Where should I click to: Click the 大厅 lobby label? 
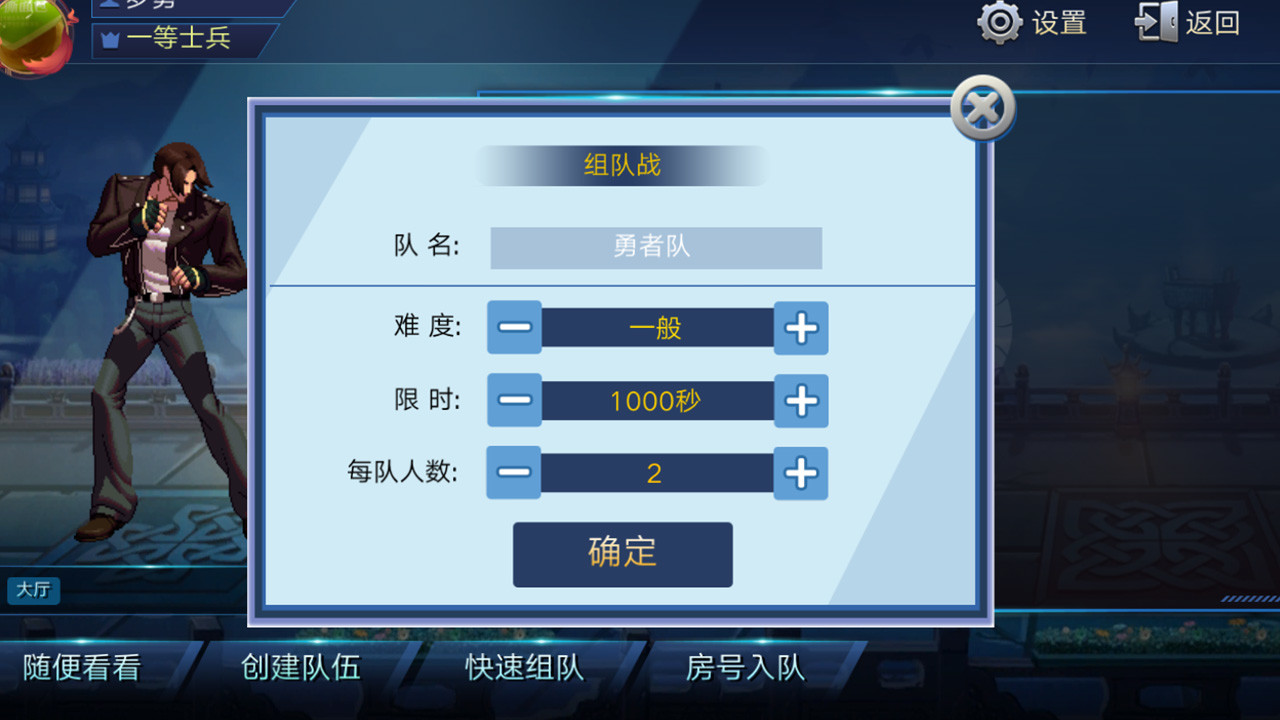33,591
